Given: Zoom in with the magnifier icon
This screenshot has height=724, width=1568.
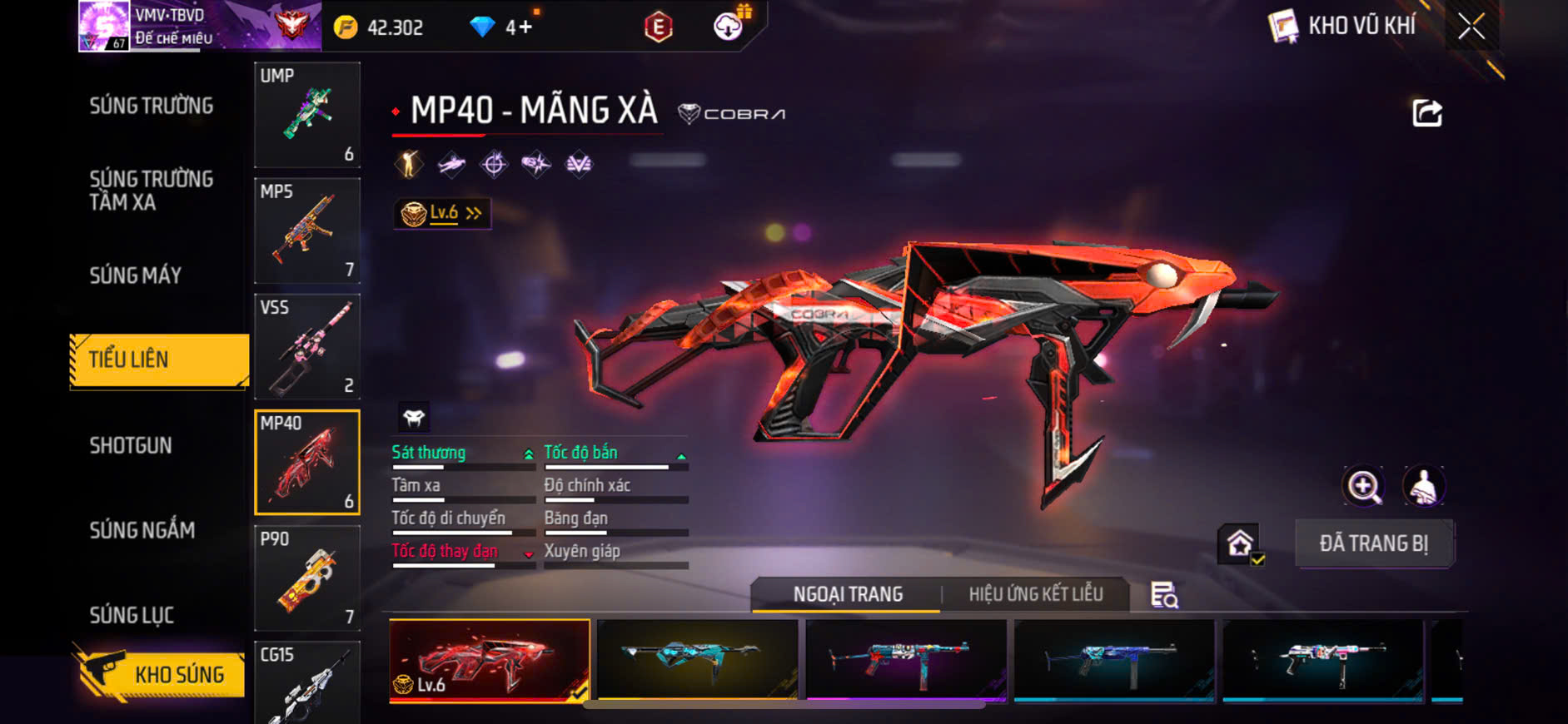Looking at the screenshot, I should [x=1363, y=487].
